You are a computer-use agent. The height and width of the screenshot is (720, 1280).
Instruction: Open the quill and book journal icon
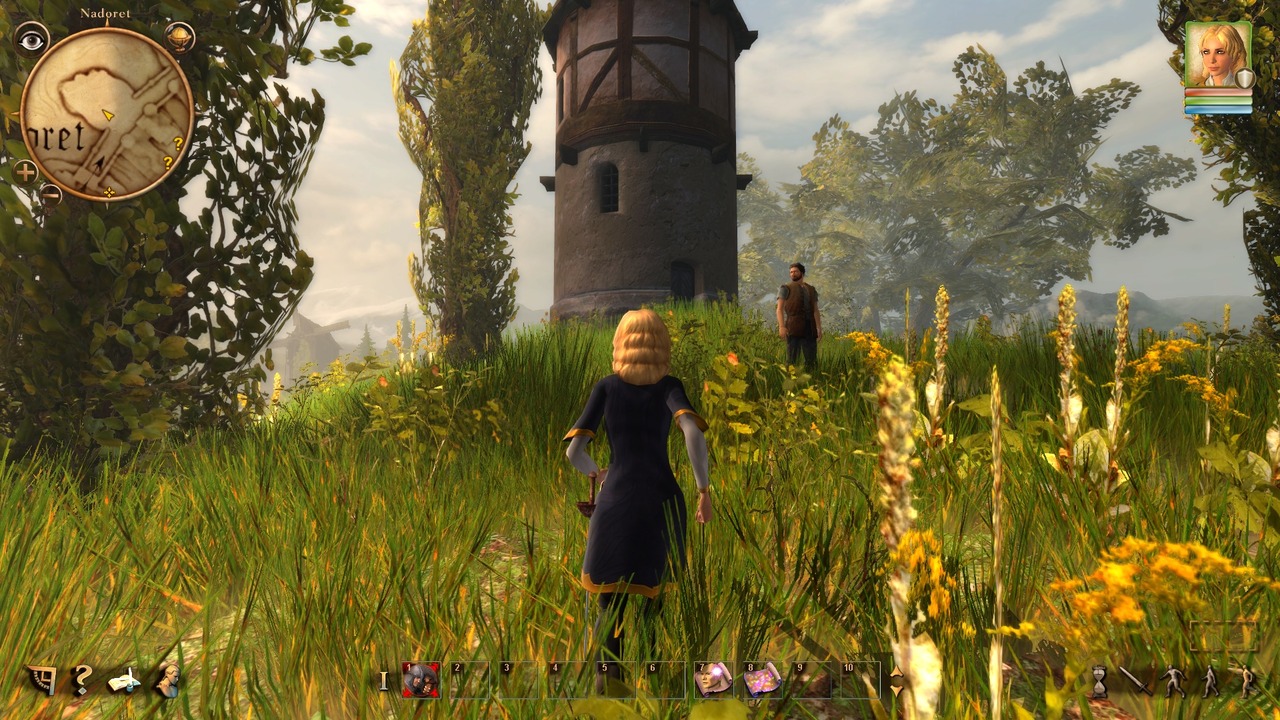pyautogui.click(x=124, y=681)
